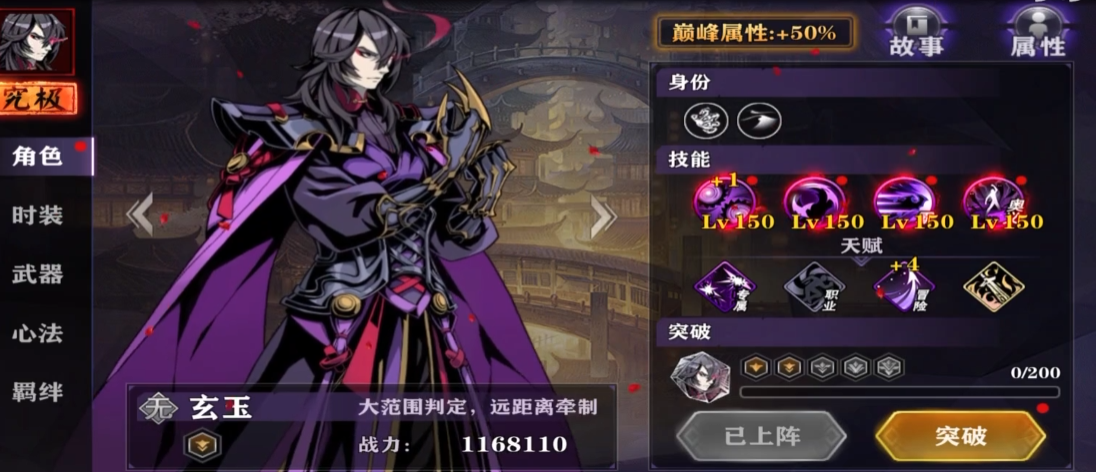The image size is (1096, 472).
Task: Click the 已上阵 deployed button
Action: click(761, 436)
